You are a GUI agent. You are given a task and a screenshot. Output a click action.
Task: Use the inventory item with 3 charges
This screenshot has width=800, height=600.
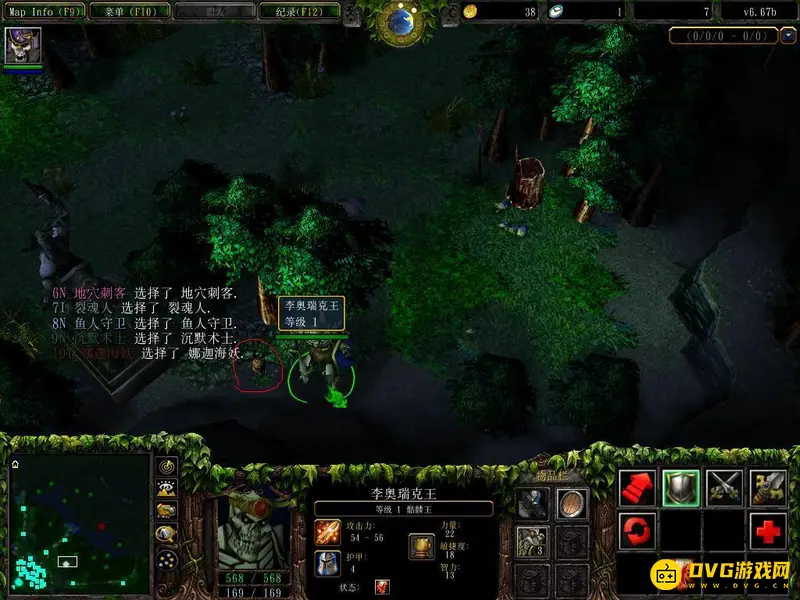click(533, 541)
